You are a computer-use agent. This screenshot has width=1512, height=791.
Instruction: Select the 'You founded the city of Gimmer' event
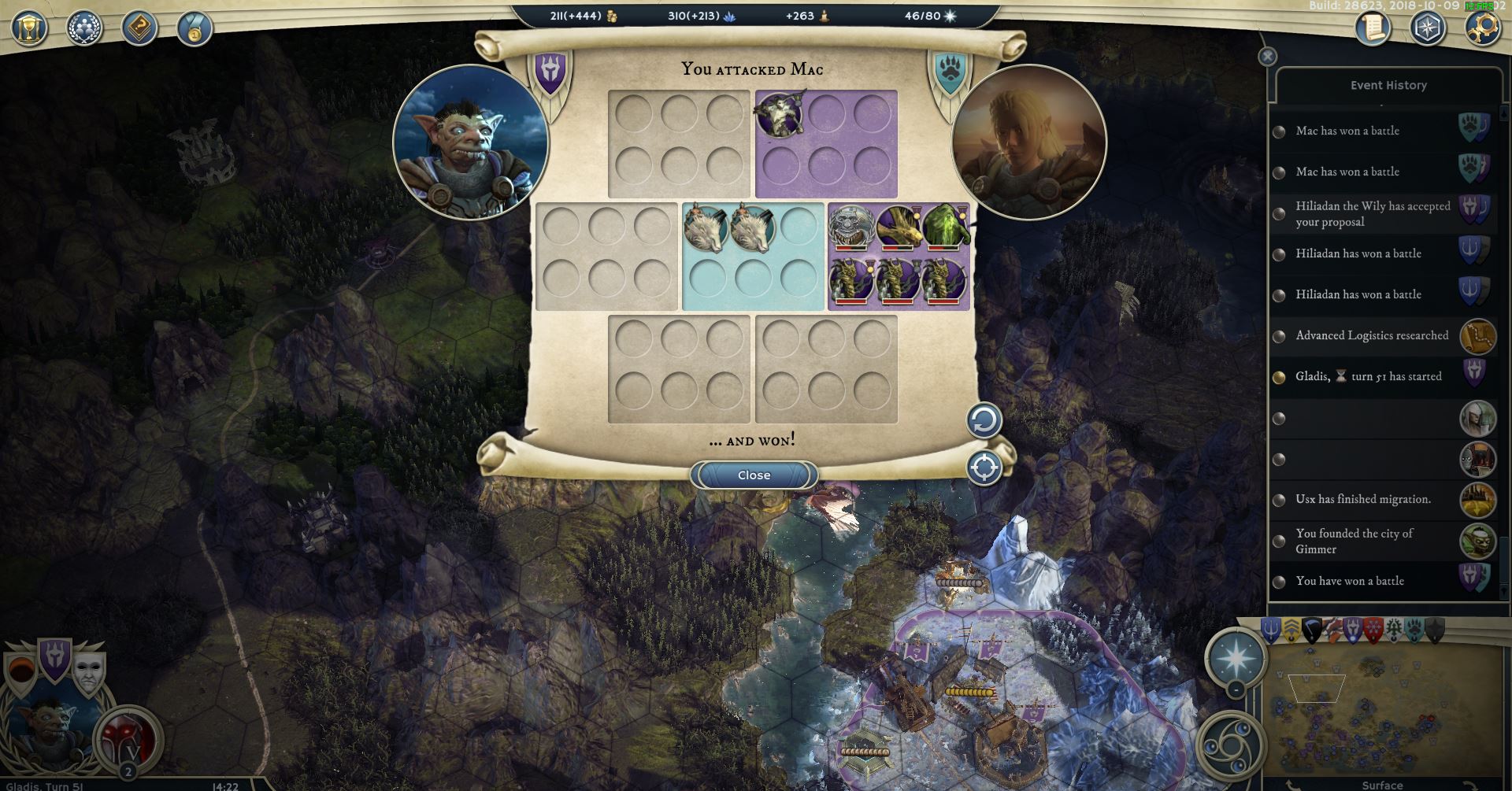pos(1354,542)
